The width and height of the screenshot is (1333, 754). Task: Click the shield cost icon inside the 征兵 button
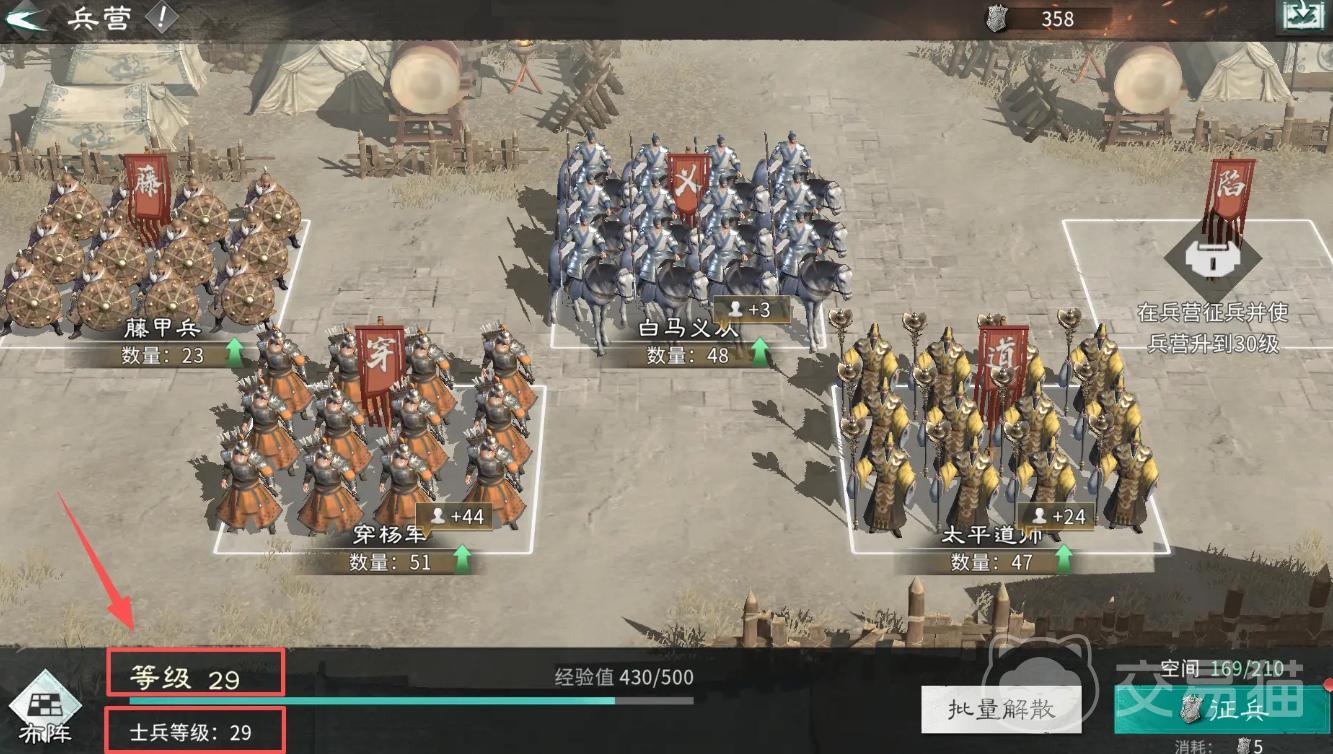[x=1193, y=710]
